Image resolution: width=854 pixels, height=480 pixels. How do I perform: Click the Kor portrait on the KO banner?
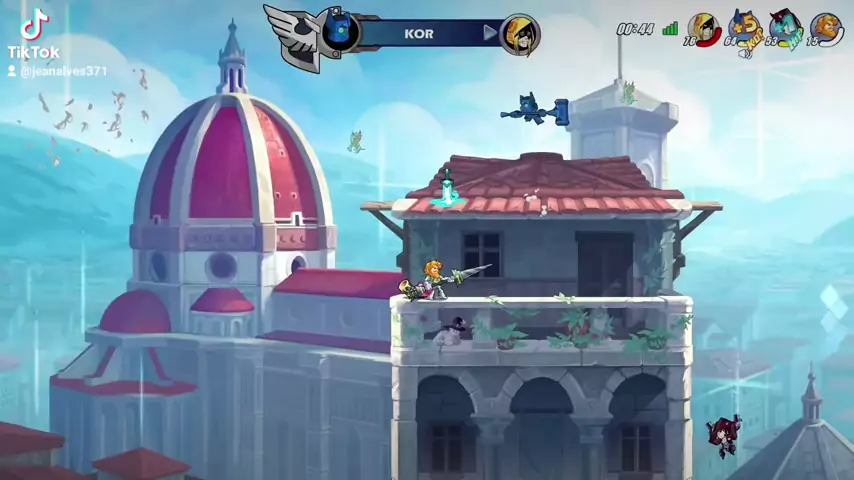(x=339, y=30)
